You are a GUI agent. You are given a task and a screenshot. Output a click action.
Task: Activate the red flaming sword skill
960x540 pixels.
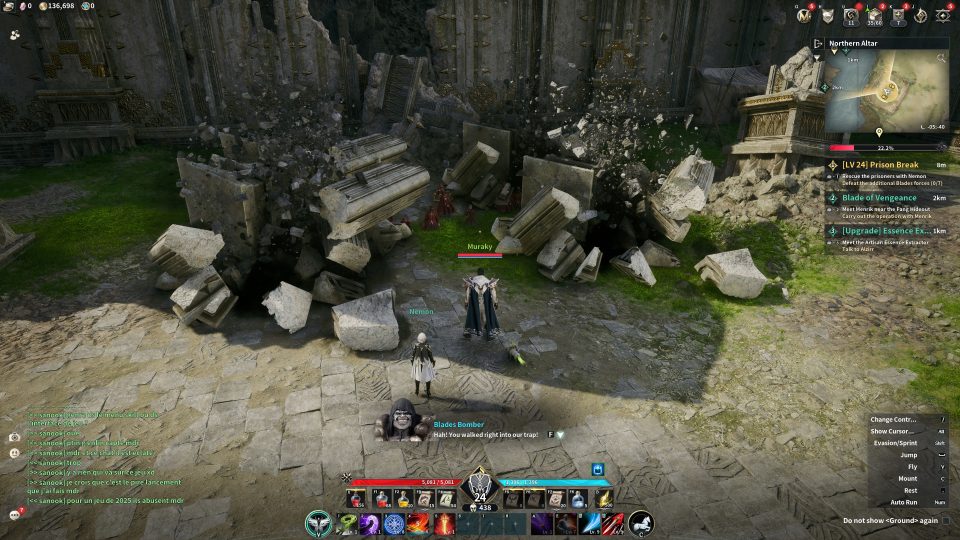tap(444, 523)
